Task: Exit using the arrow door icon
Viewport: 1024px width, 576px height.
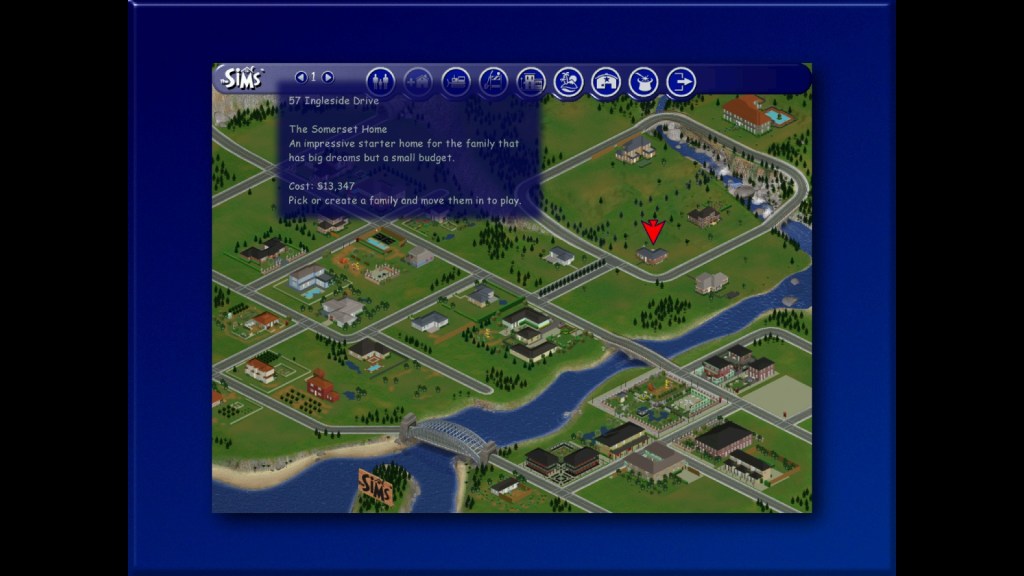Action: [681, 81]
